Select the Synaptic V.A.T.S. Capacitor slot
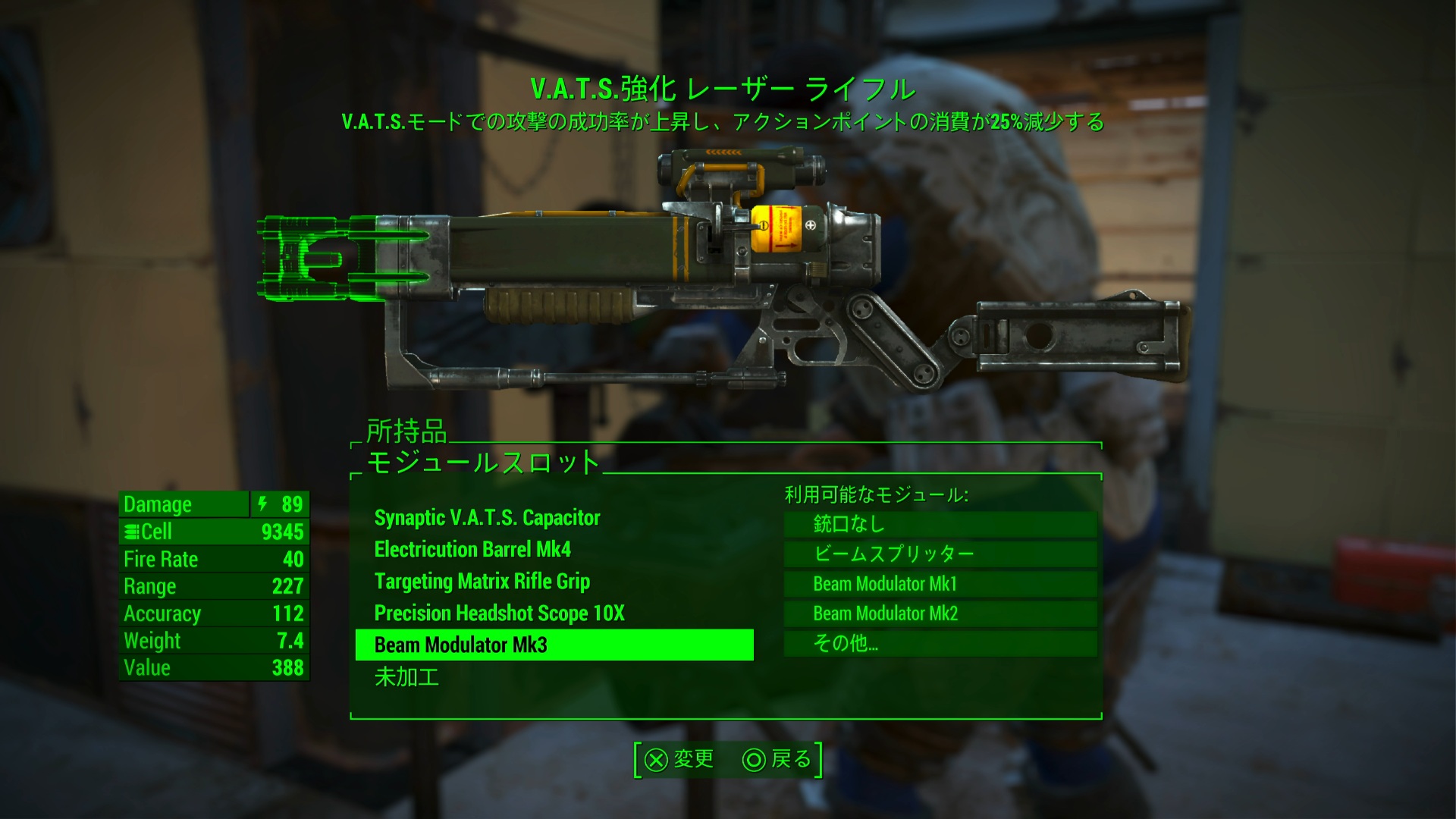This screenshot has height=819, width=1456. coord(487,518)
